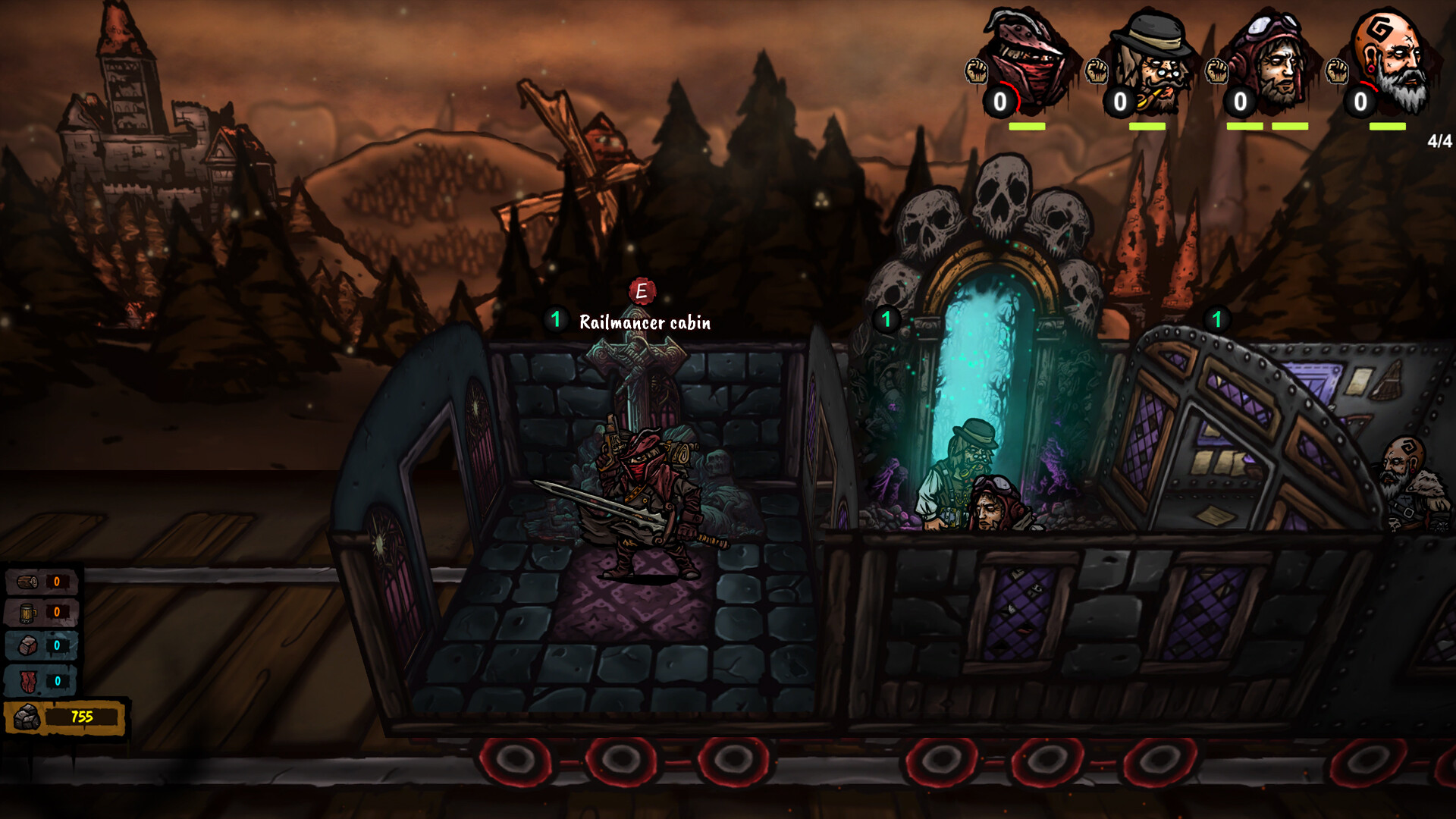Click the fist icon beside the bowler-hat hero

(1097, 73)
